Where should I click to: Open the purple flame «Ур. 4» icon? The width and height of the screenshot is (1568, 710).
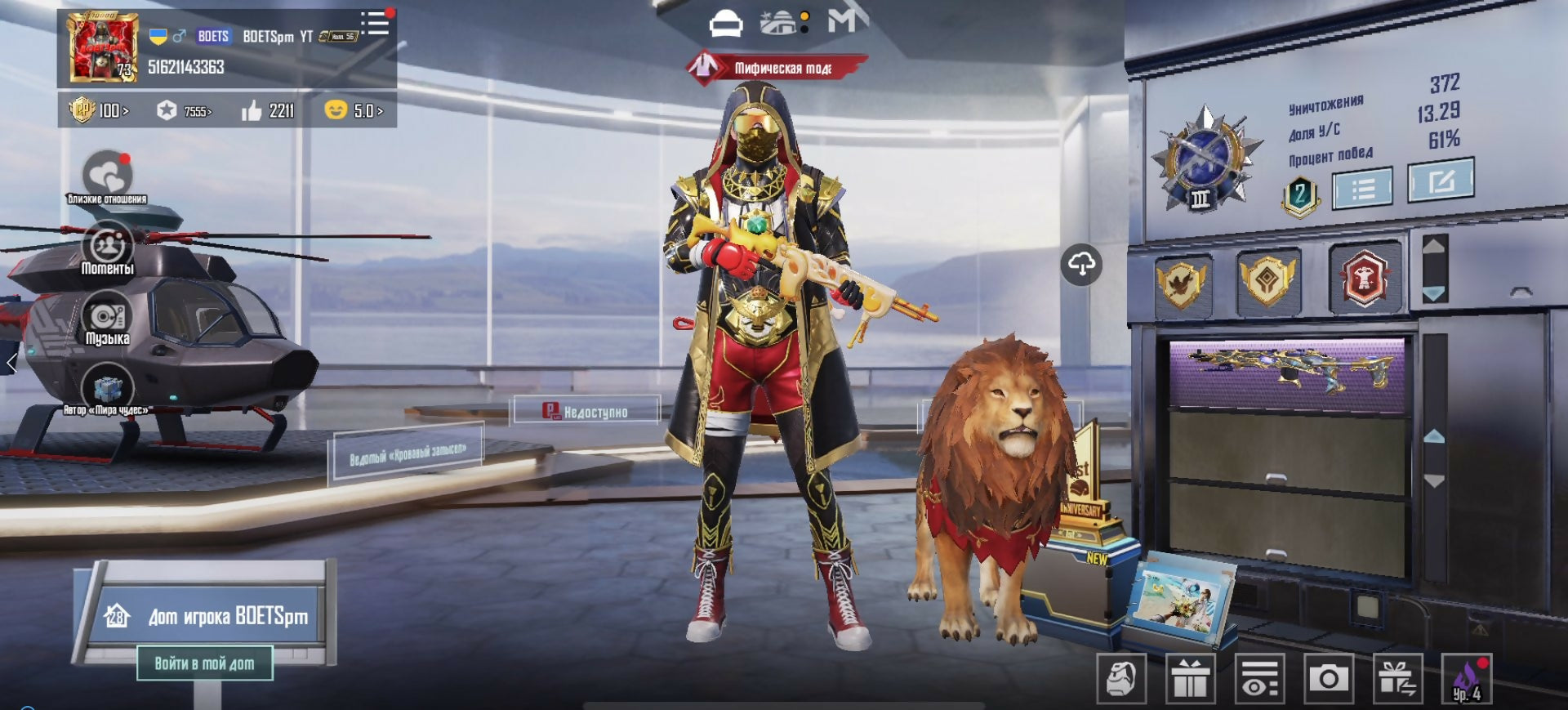1467,678
